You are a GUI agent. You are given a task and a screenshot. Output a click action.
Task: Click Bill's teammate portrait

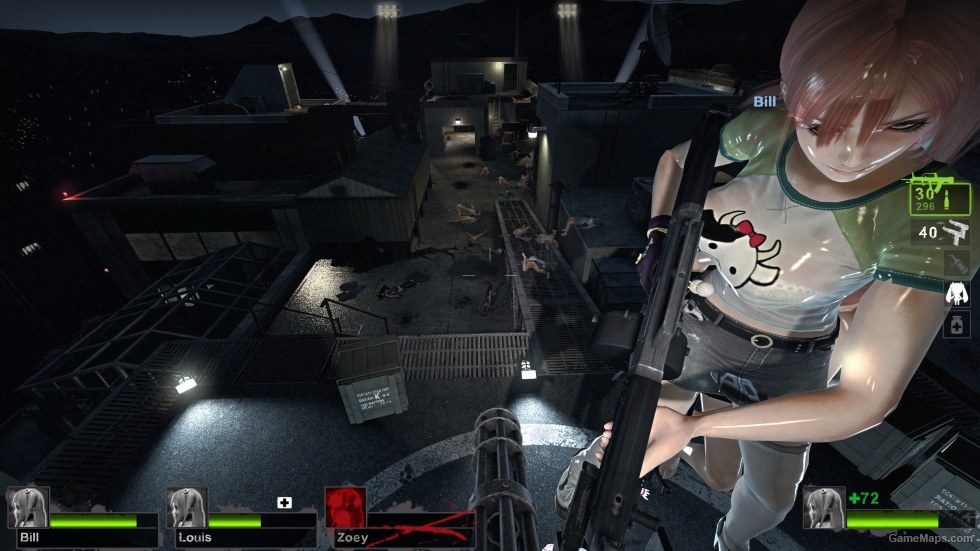click(x=26, y=507)
